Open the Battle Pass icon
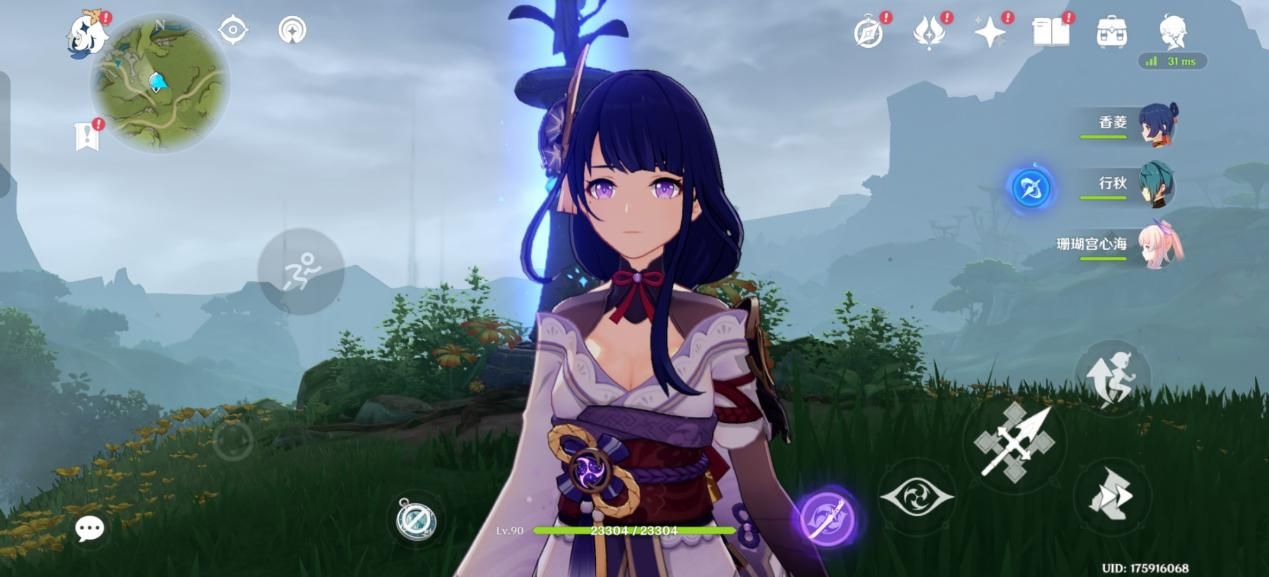The image size is (1269, 577). click(929, 33)
